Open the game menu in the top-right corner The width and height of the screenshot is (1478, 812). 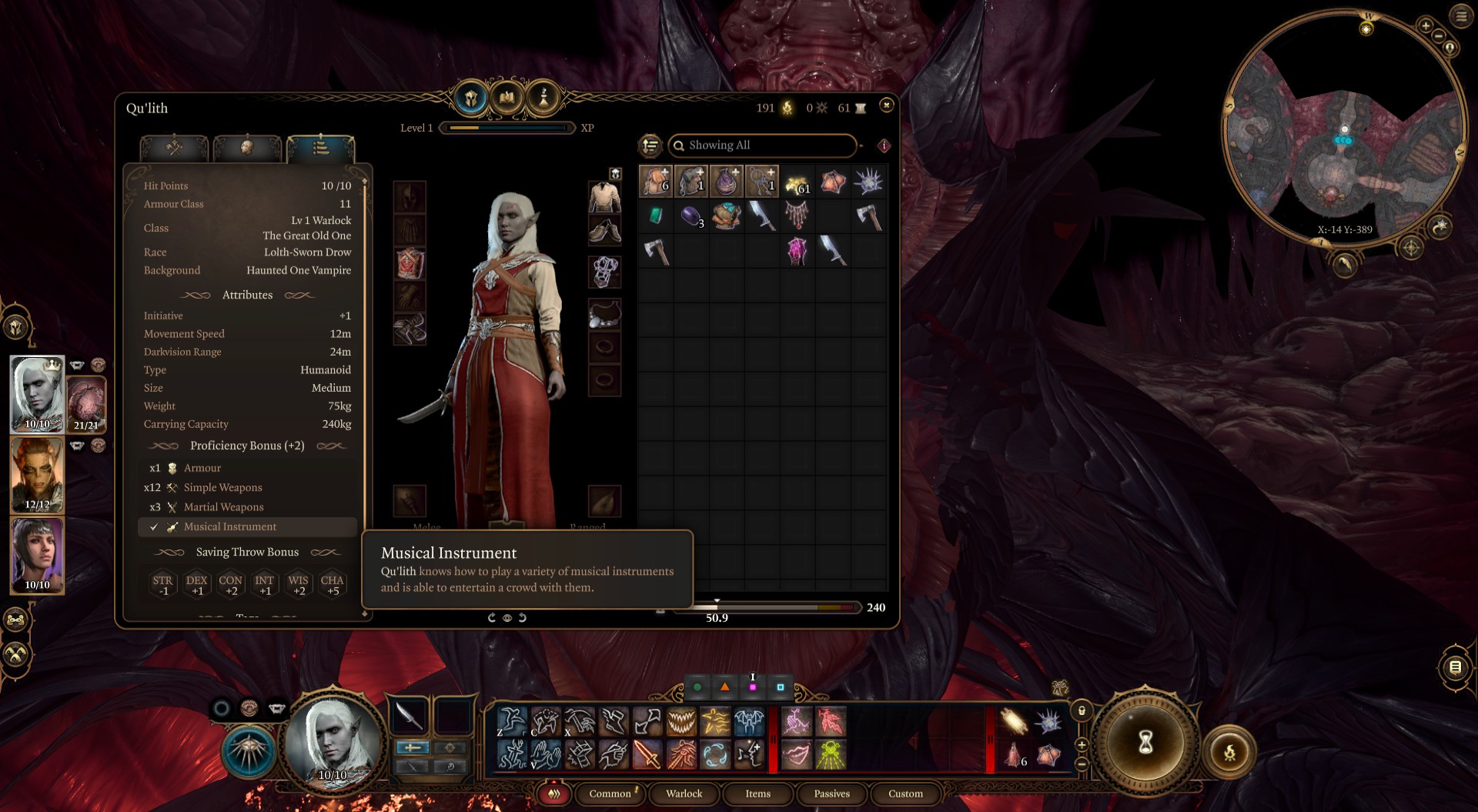(1461, 15)
